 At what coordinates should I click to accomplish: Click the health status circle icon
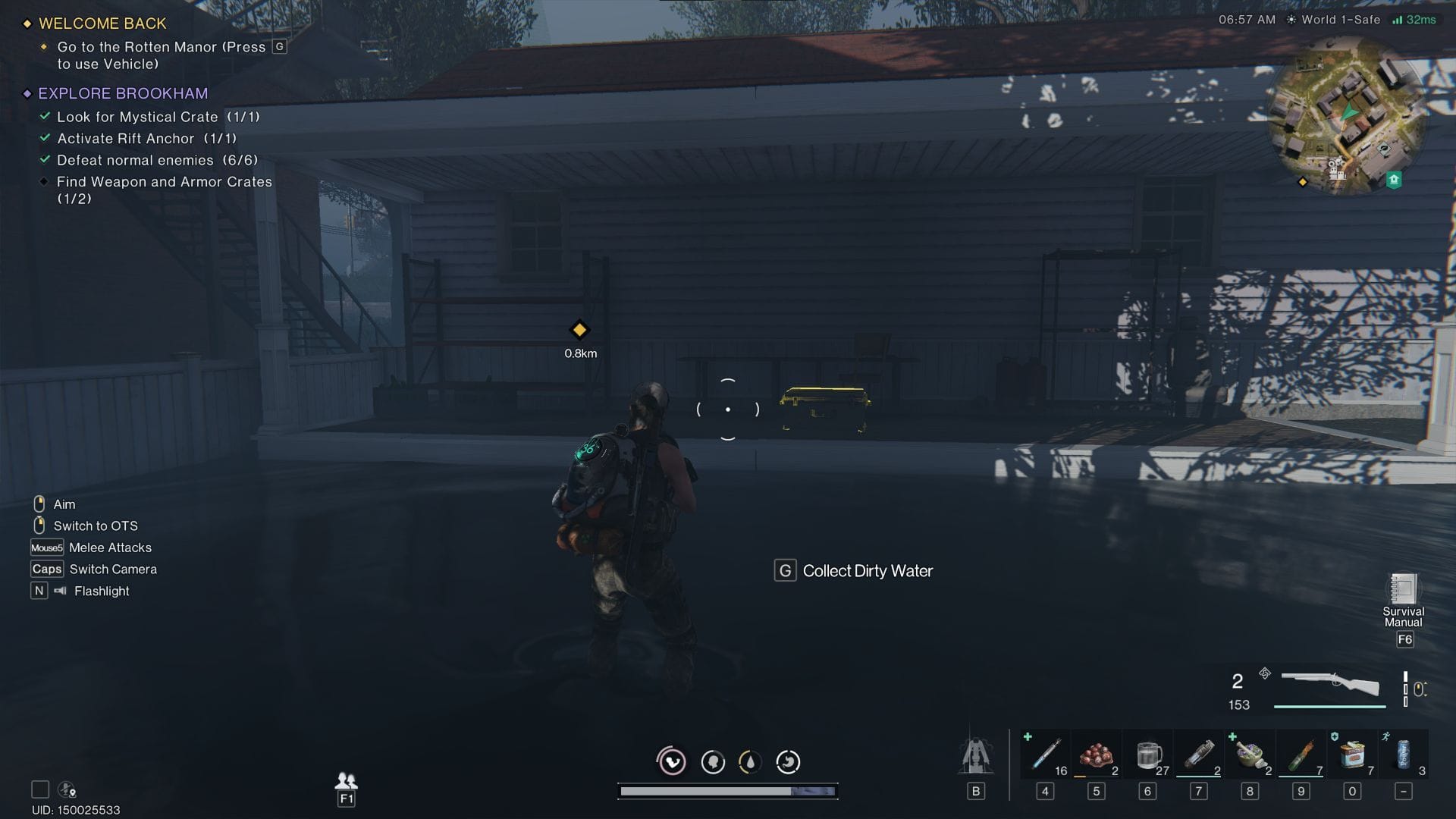tap(672, 762)
